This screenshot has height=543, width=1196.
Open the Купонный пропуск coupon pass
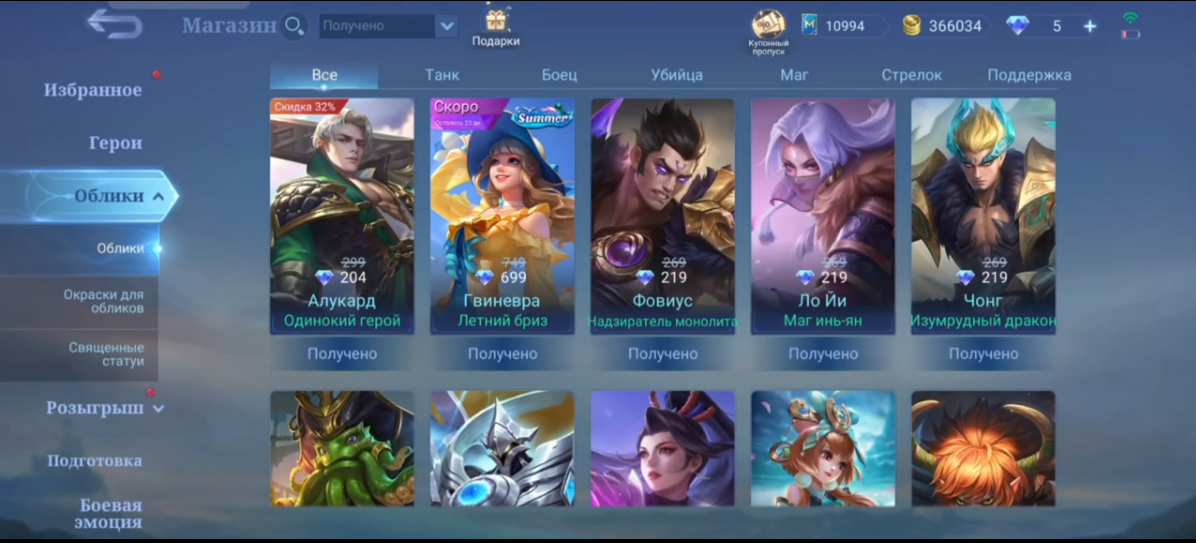point(768,30)
